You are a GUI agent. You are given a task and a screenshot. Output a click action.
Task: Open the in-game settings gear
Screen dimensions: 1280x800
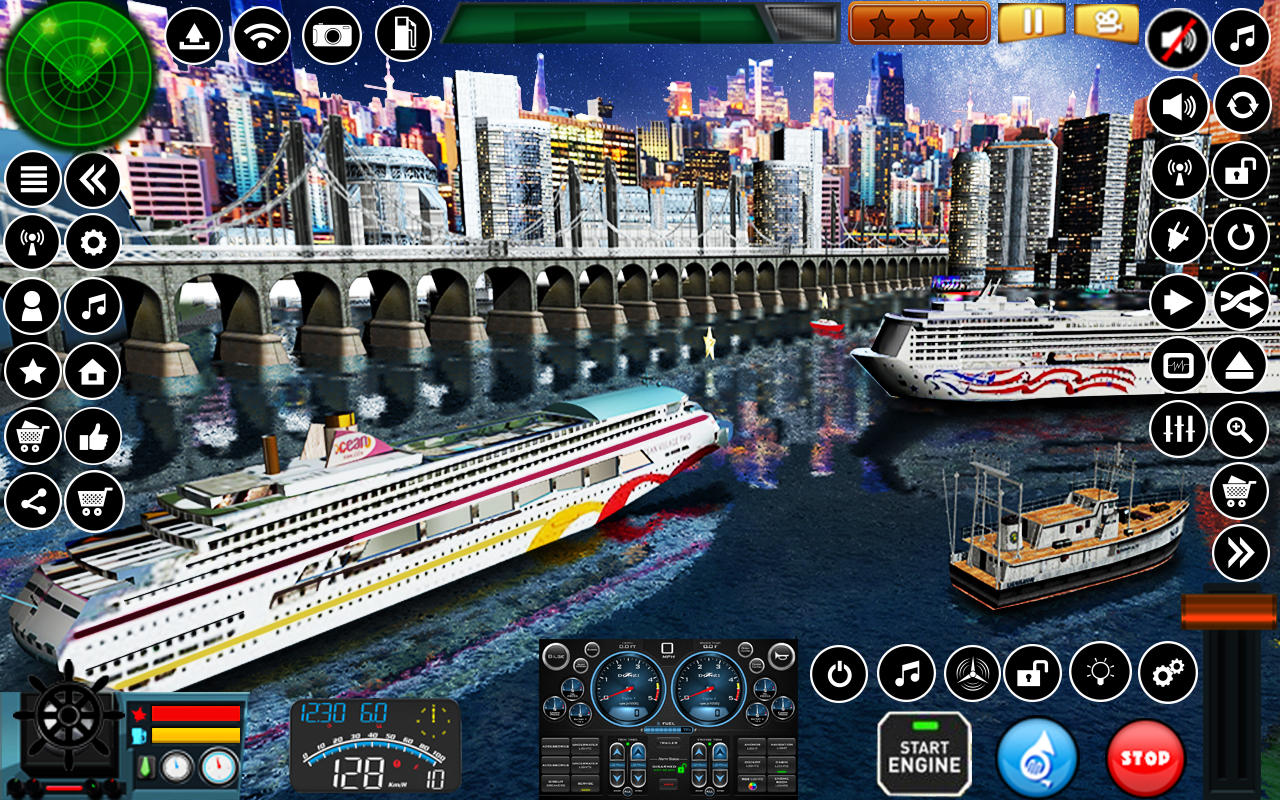[93, 242]
